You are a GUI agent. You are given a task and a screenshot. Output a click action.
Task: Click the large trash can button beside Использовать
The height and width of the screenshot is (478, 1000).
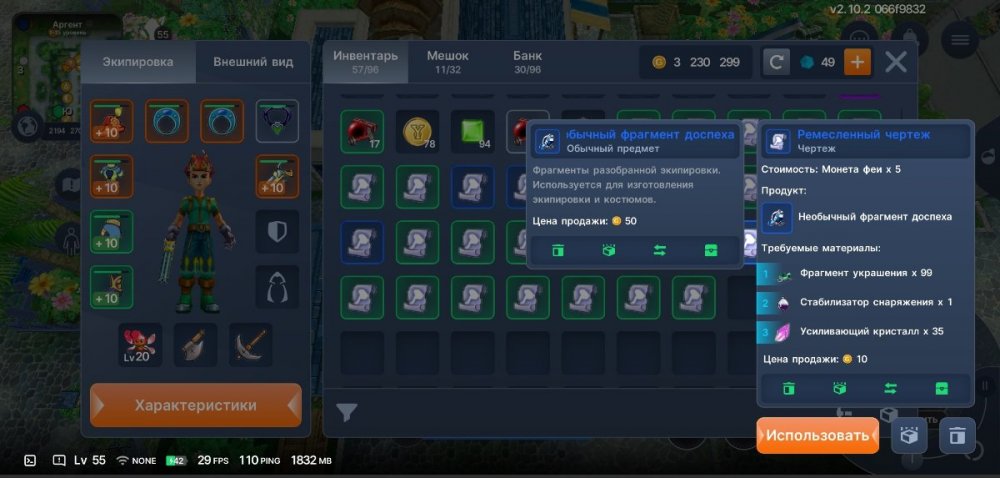[957, 436]
